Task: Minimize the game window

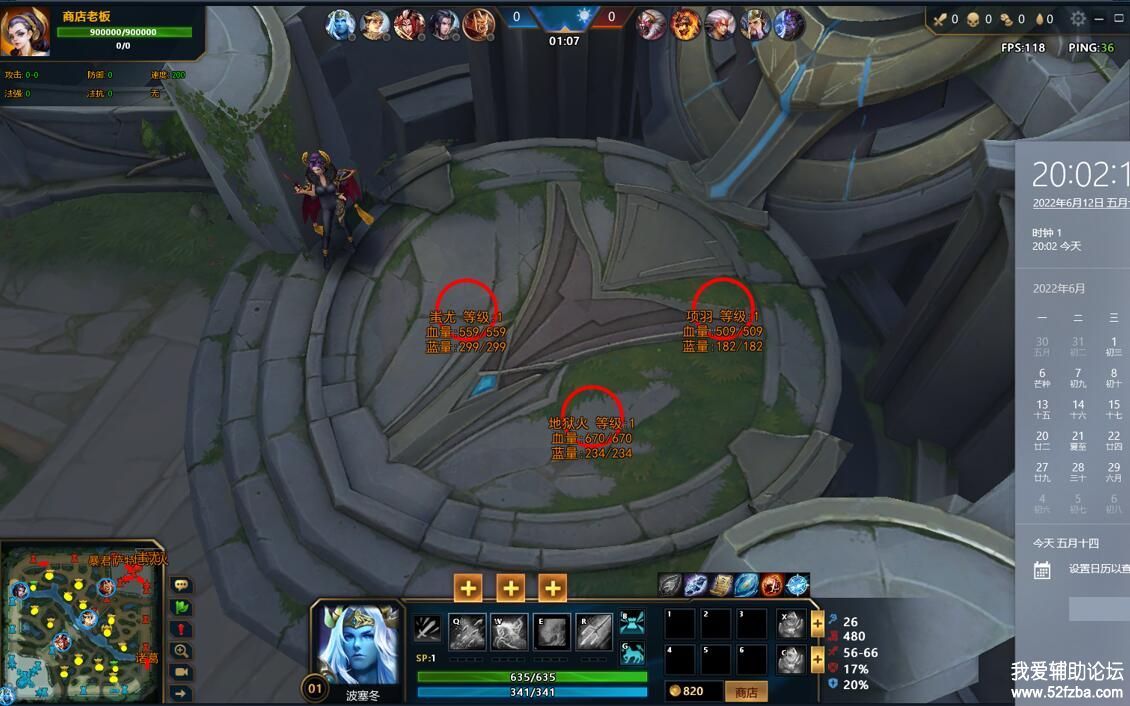Action: point(1098,18)
